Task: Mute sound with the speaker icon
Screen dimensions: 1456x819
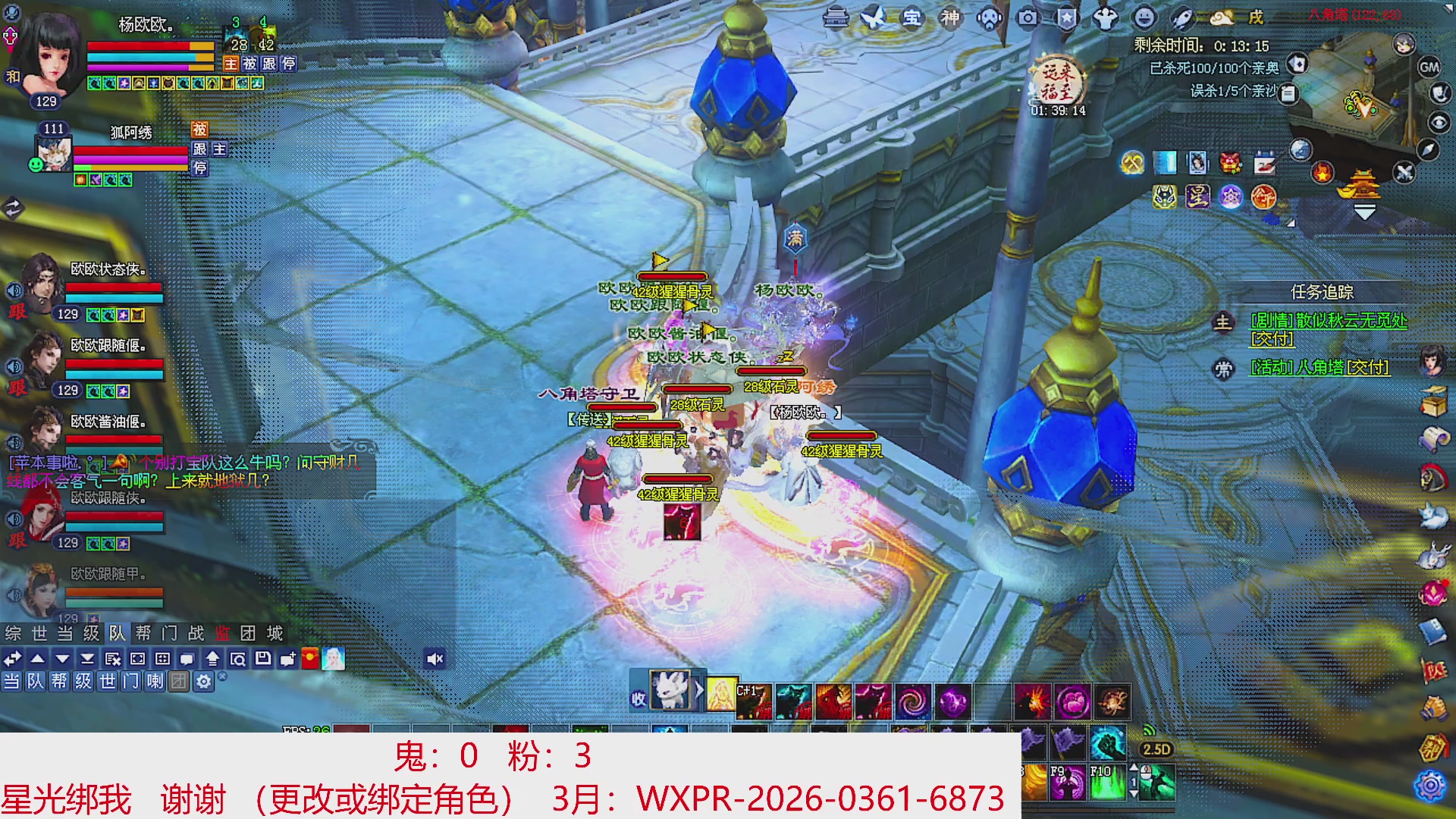Action: click(x=434, y=658)
